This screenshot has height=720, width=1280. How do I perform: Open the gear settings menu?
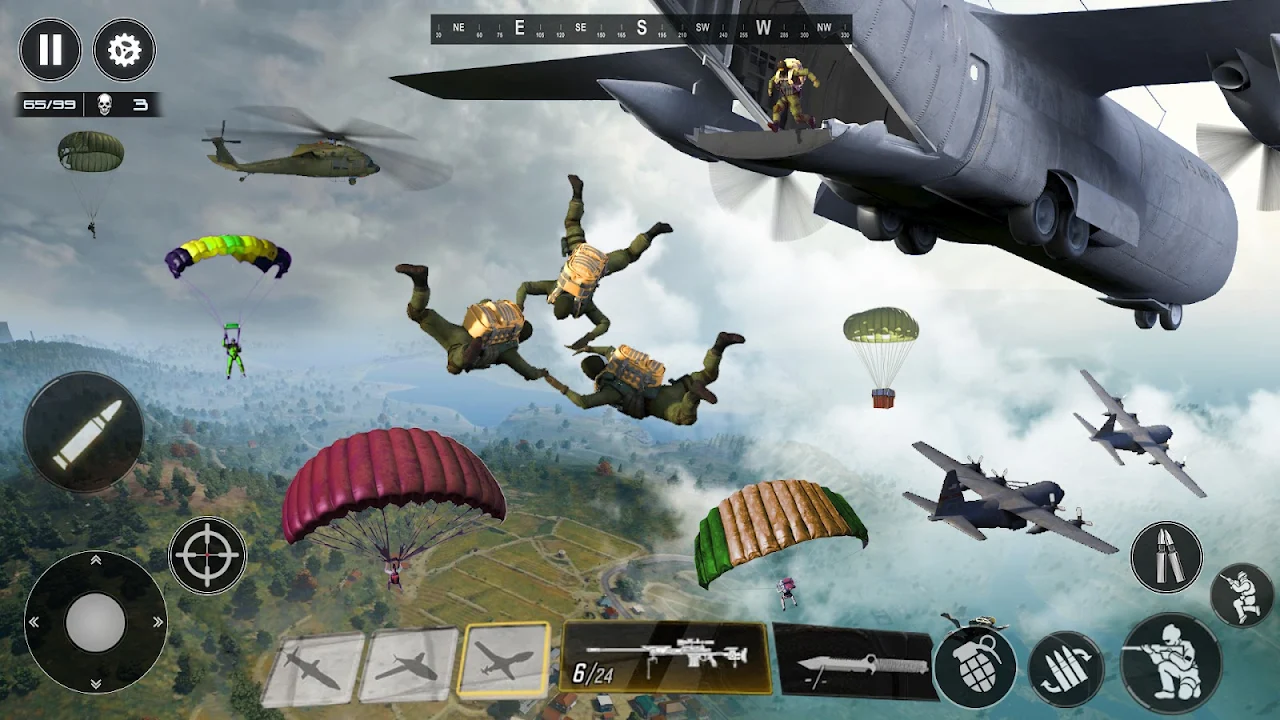(x=125, y=50)
